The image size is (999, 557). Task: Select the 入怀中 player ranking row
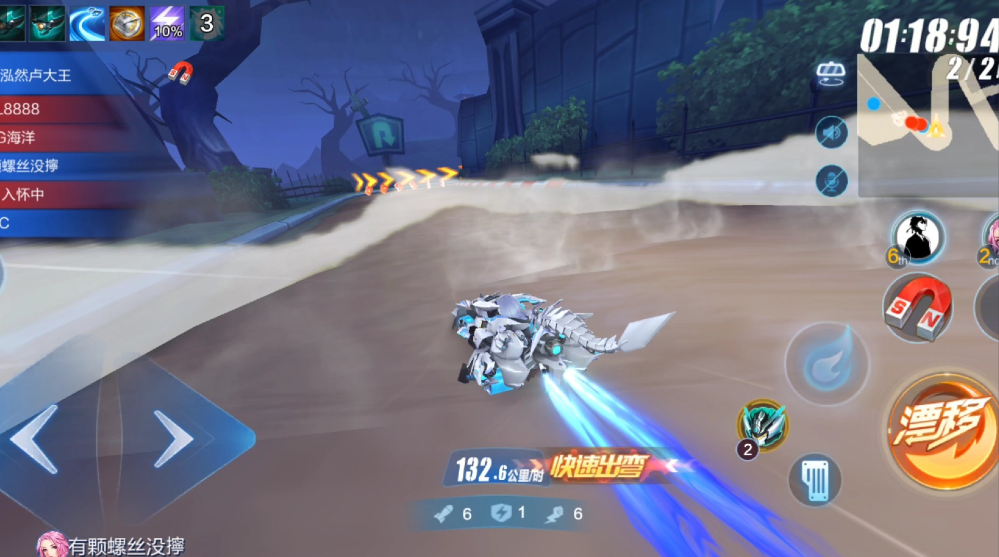coord(60,194)
